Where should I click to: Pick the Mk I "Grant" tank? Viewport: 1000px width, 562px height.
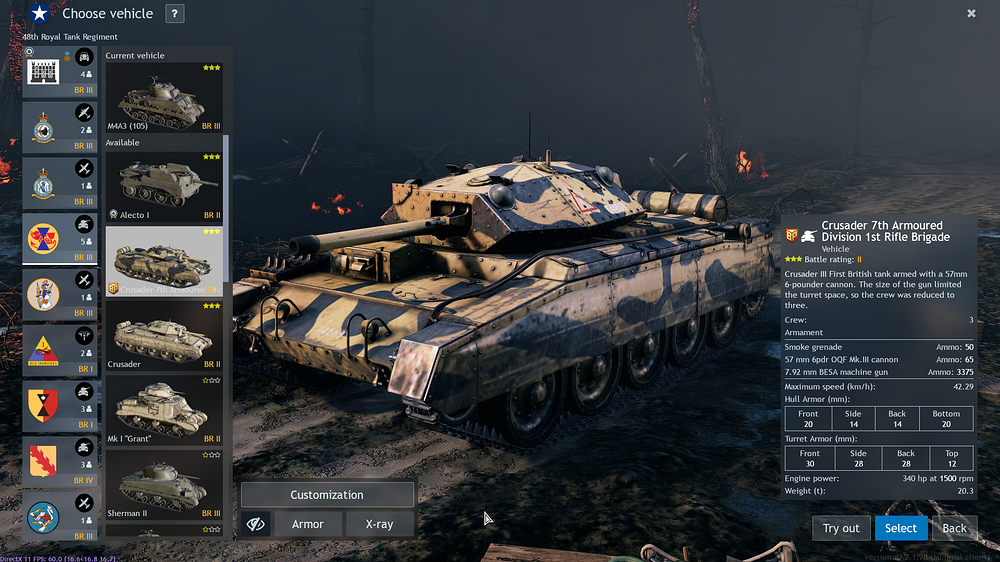click(165, 411)
